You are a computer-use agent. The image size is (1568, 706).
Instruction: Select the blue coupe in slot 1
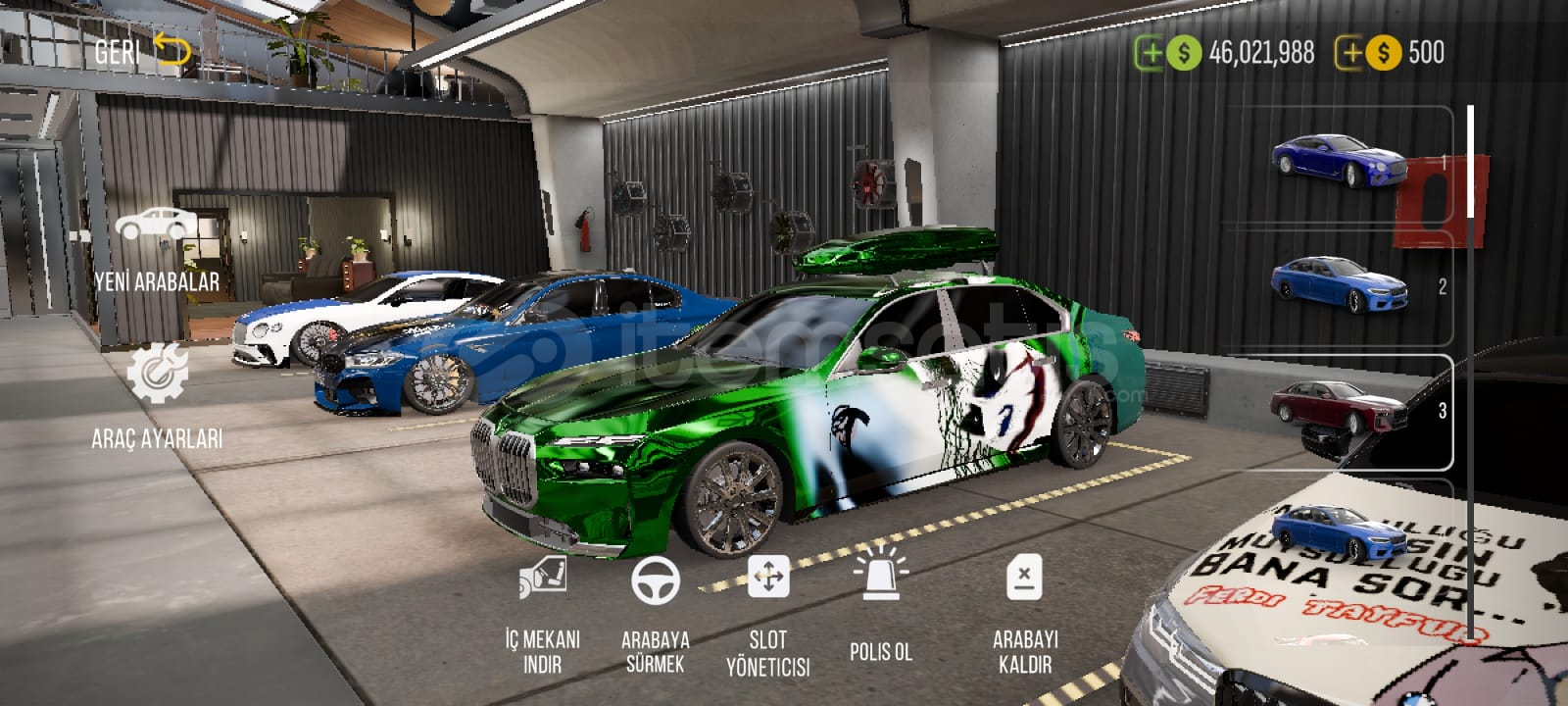click(1338, 162)
